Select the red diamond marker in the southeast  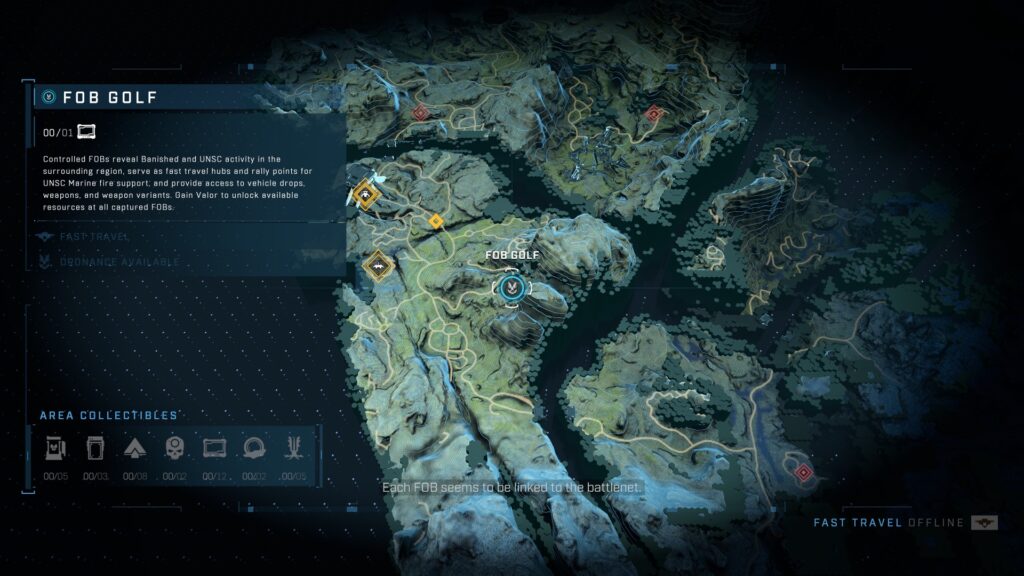[x=802, y=472]
